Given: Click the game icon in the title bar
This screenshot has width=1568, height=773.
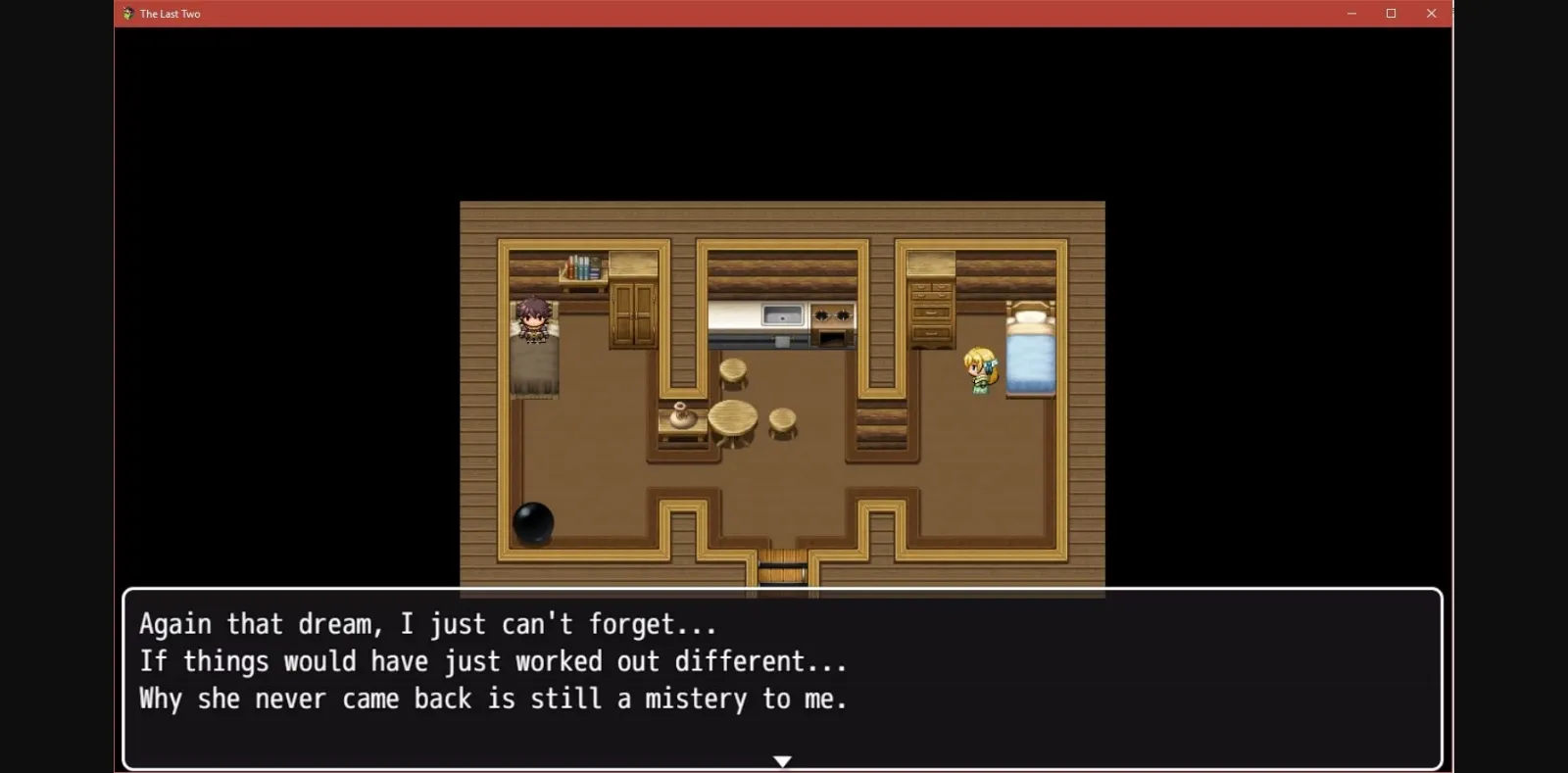Looking at the screenshot, I should coord(128,13).
